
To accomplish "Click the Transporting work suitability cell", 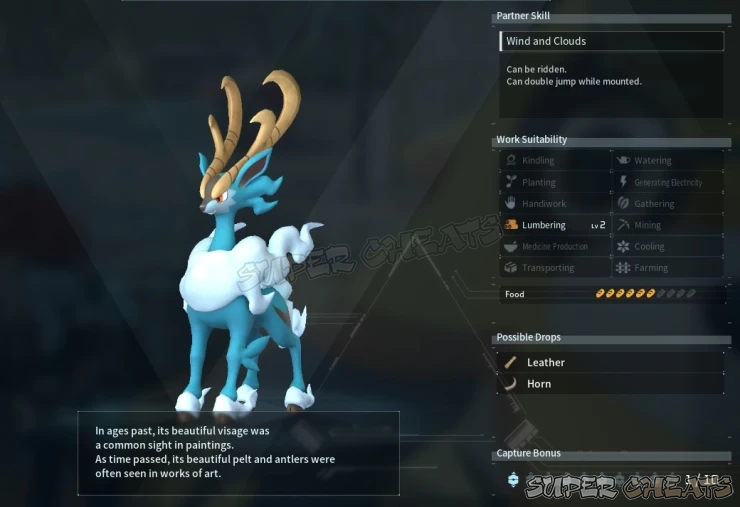I will (x=555, y=268).
